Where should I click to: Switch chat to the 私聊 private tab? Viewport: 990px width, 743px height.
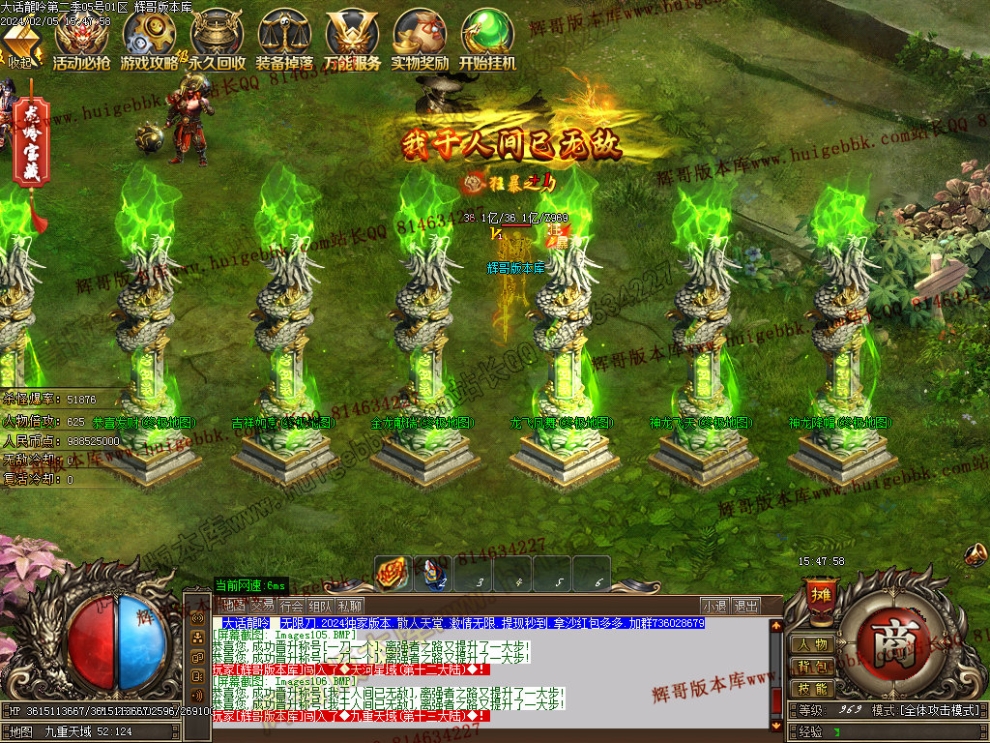click(349, 606)
